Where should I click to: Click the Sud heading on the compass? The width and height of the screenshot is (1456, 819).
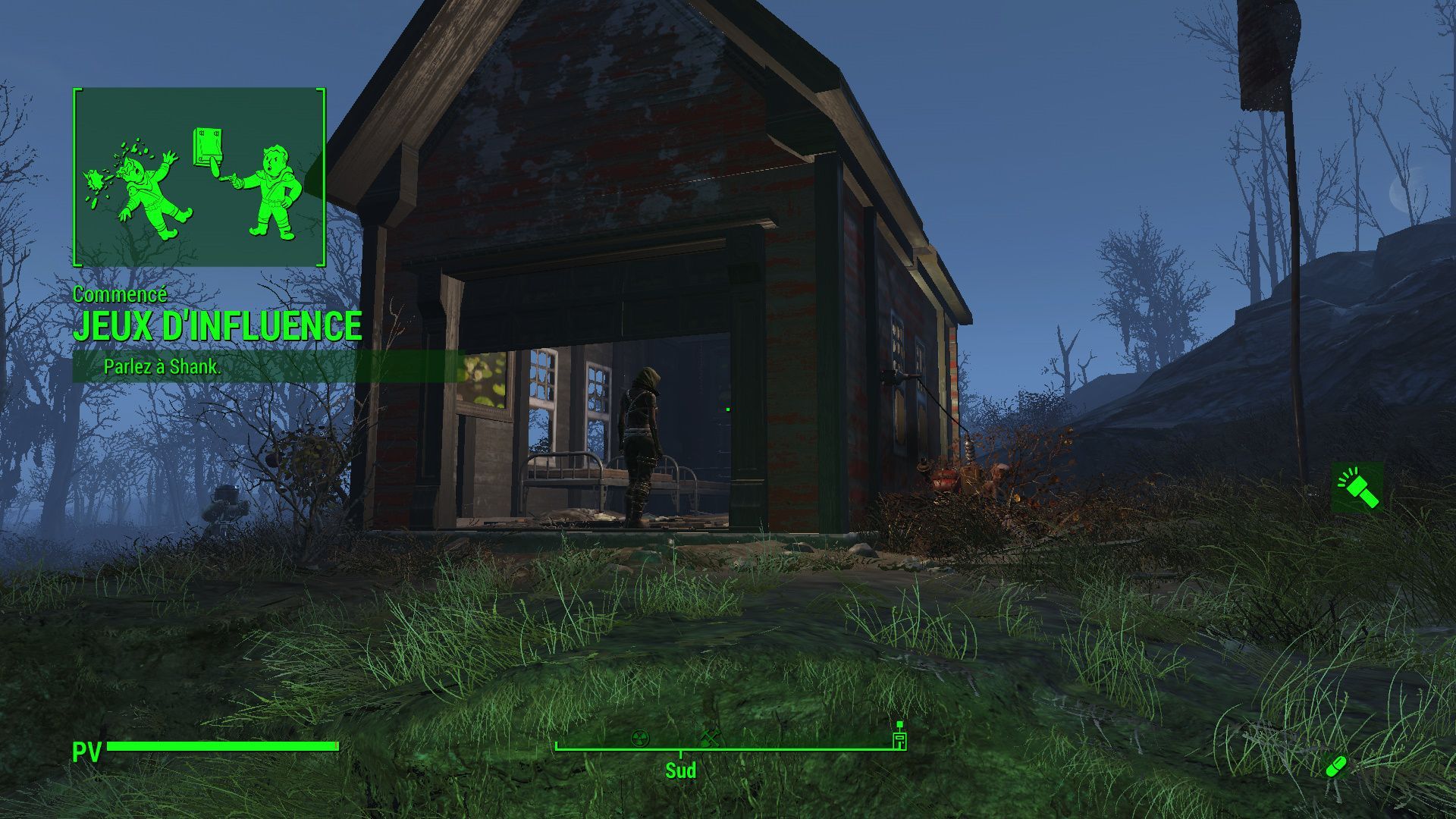(680, 770)
